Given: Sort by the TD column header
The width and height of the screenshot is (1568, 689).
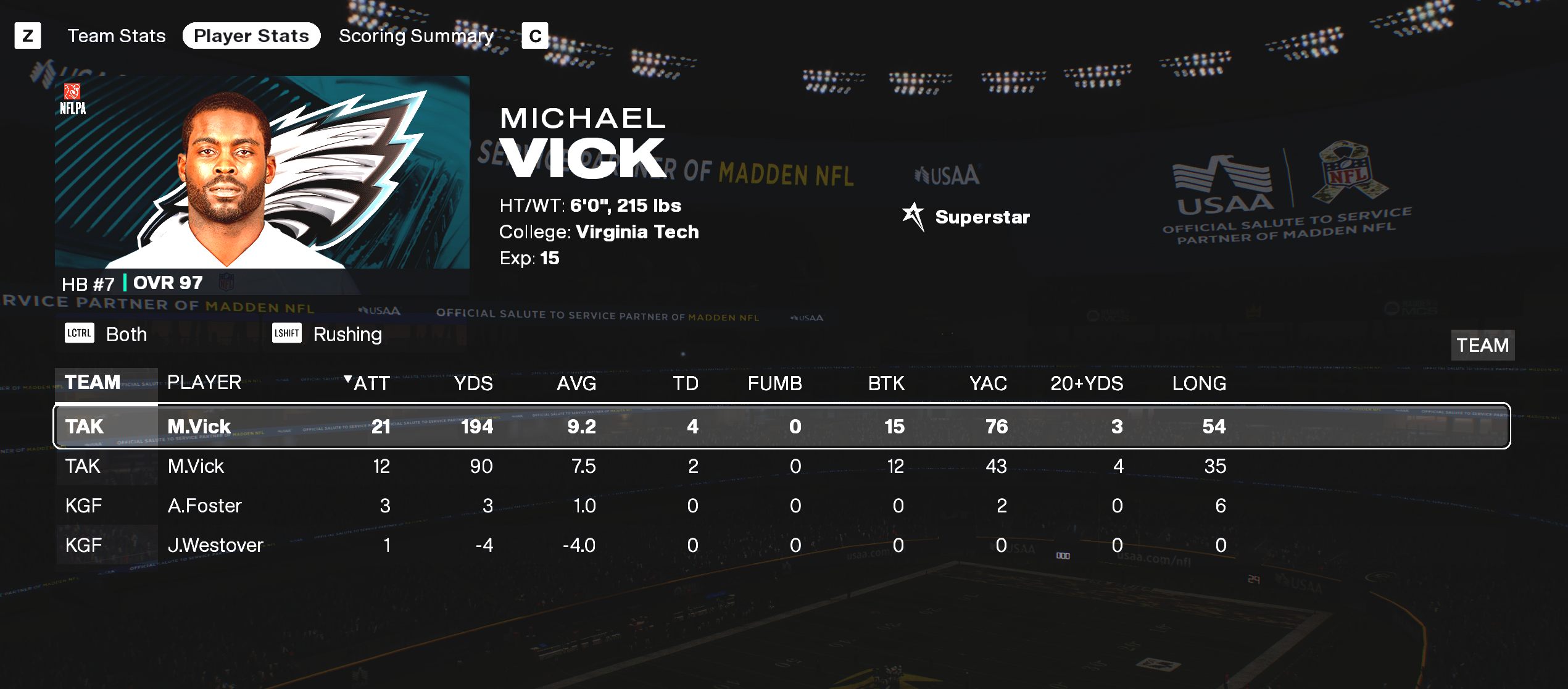Looking at the screenshot, I should pyautogui.click(x=685, y=383).
